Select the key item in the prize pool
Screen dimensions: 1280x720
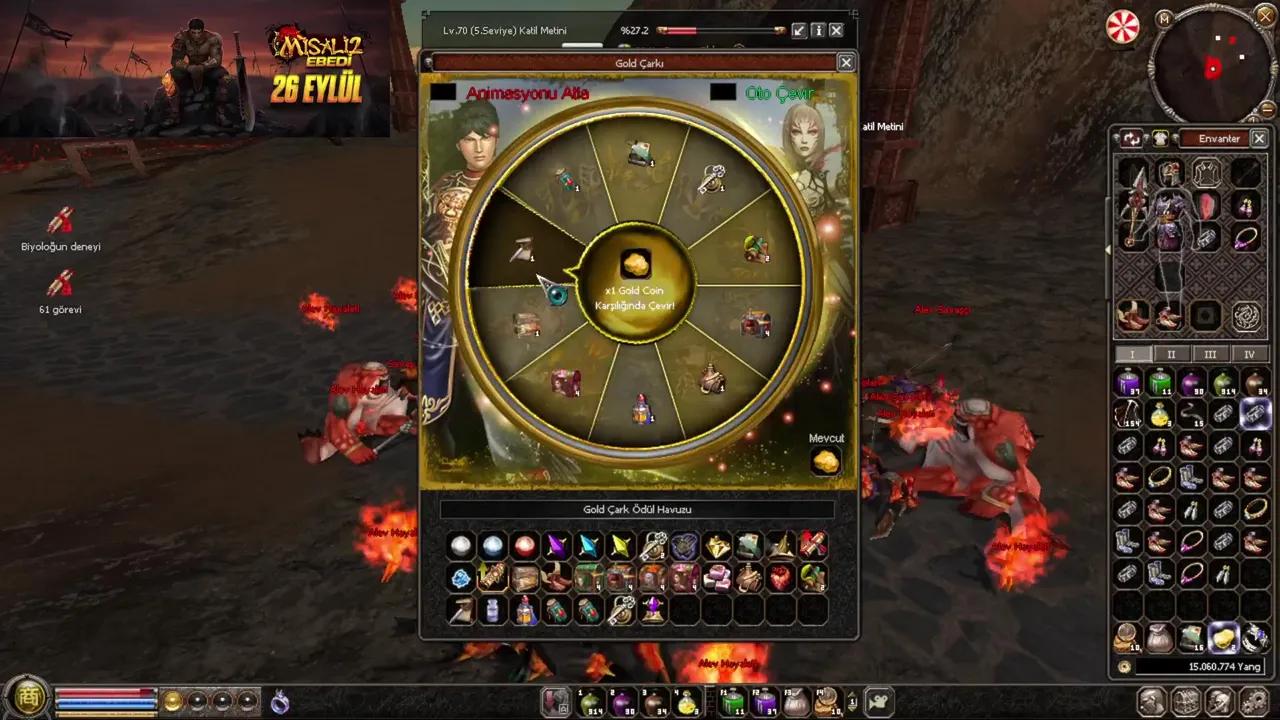(653, 544)
